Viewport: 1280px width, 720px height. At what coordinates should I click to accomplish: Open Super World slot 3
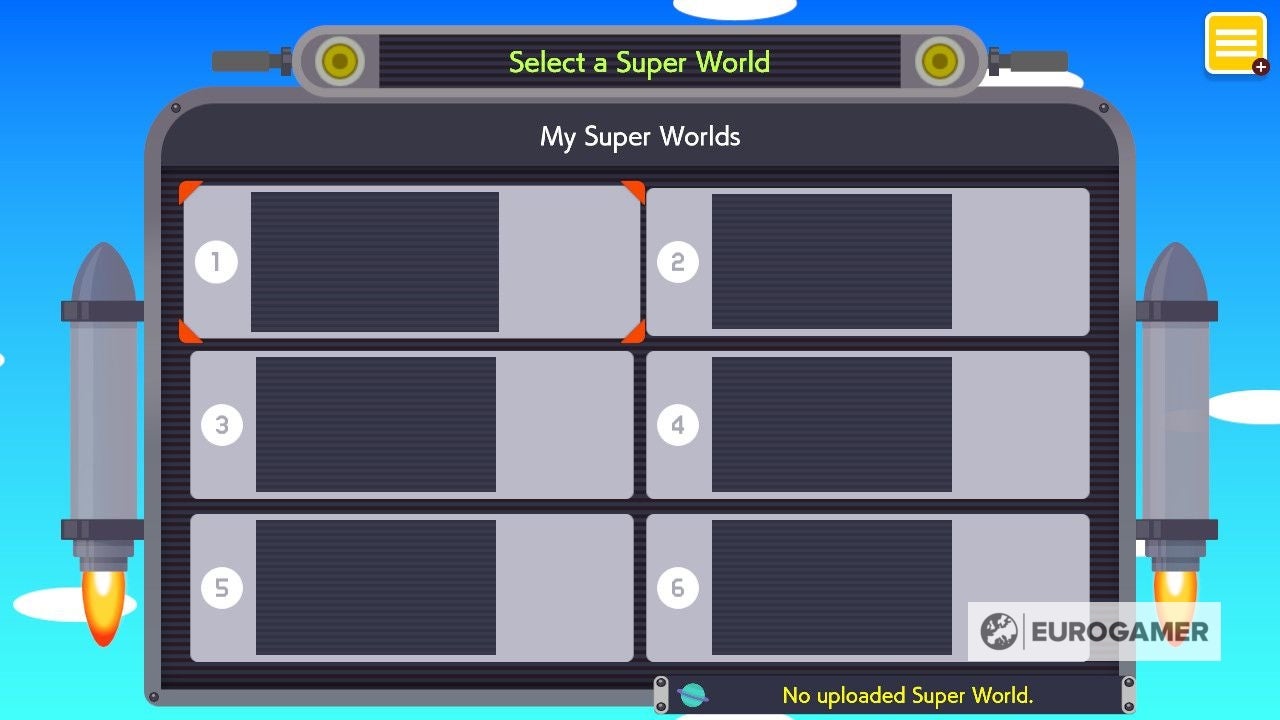pos(413,424)
